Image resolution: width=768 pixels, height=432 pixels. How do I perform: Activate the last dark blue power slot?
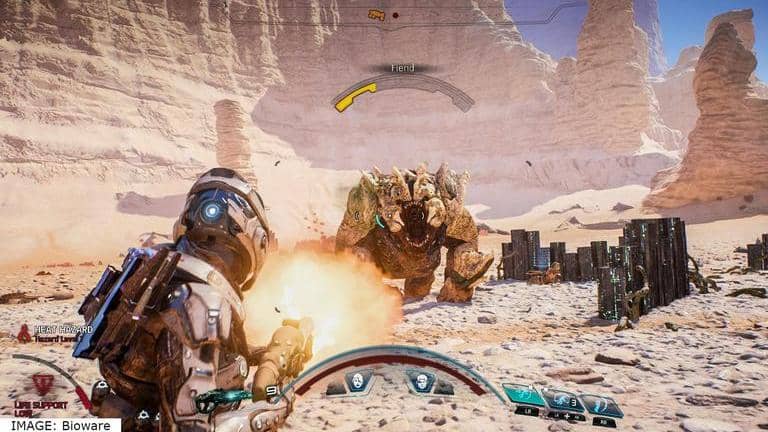602,405
